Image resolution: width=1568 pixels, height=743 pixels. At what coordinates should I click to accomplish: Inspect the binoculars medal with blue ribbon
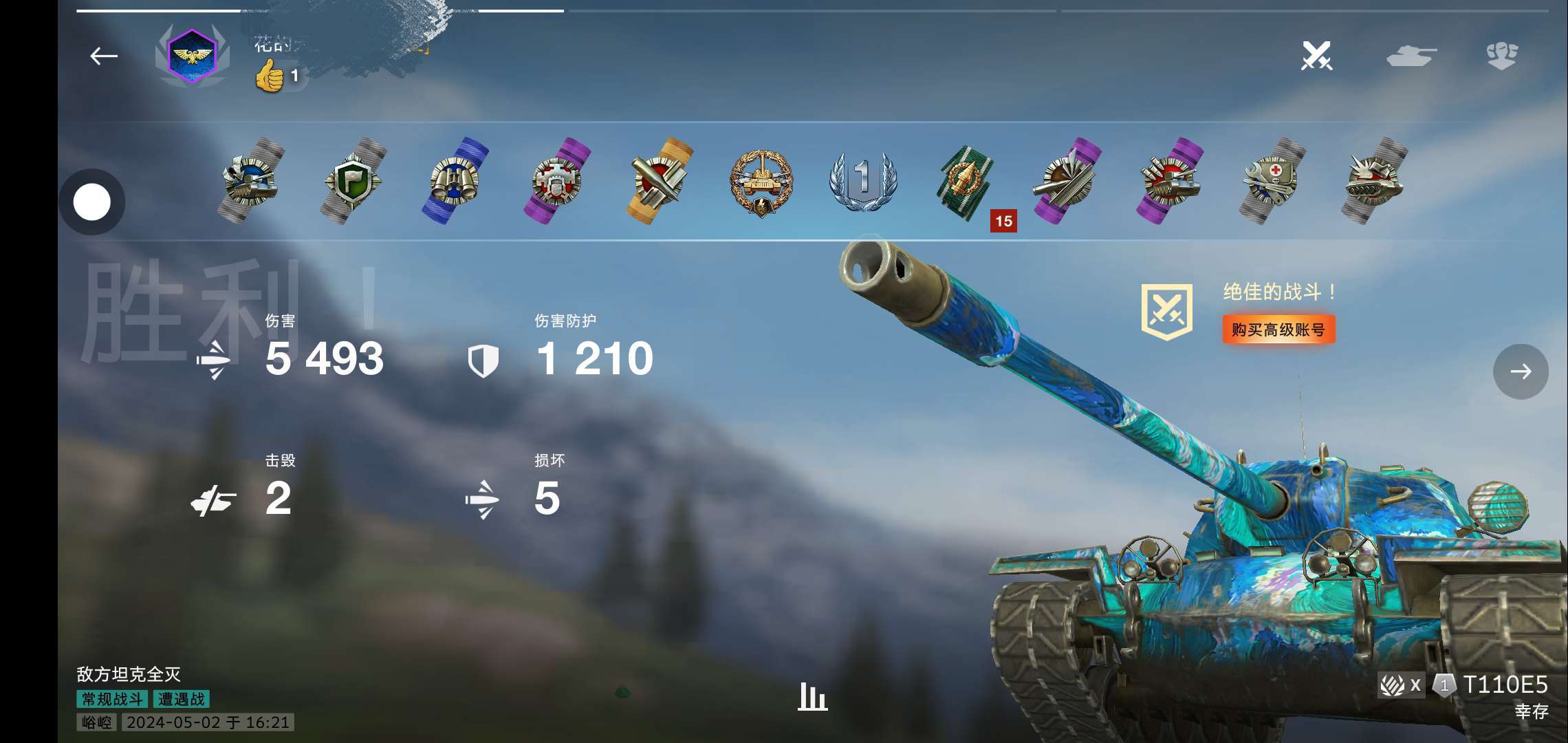tap(455, 180)
